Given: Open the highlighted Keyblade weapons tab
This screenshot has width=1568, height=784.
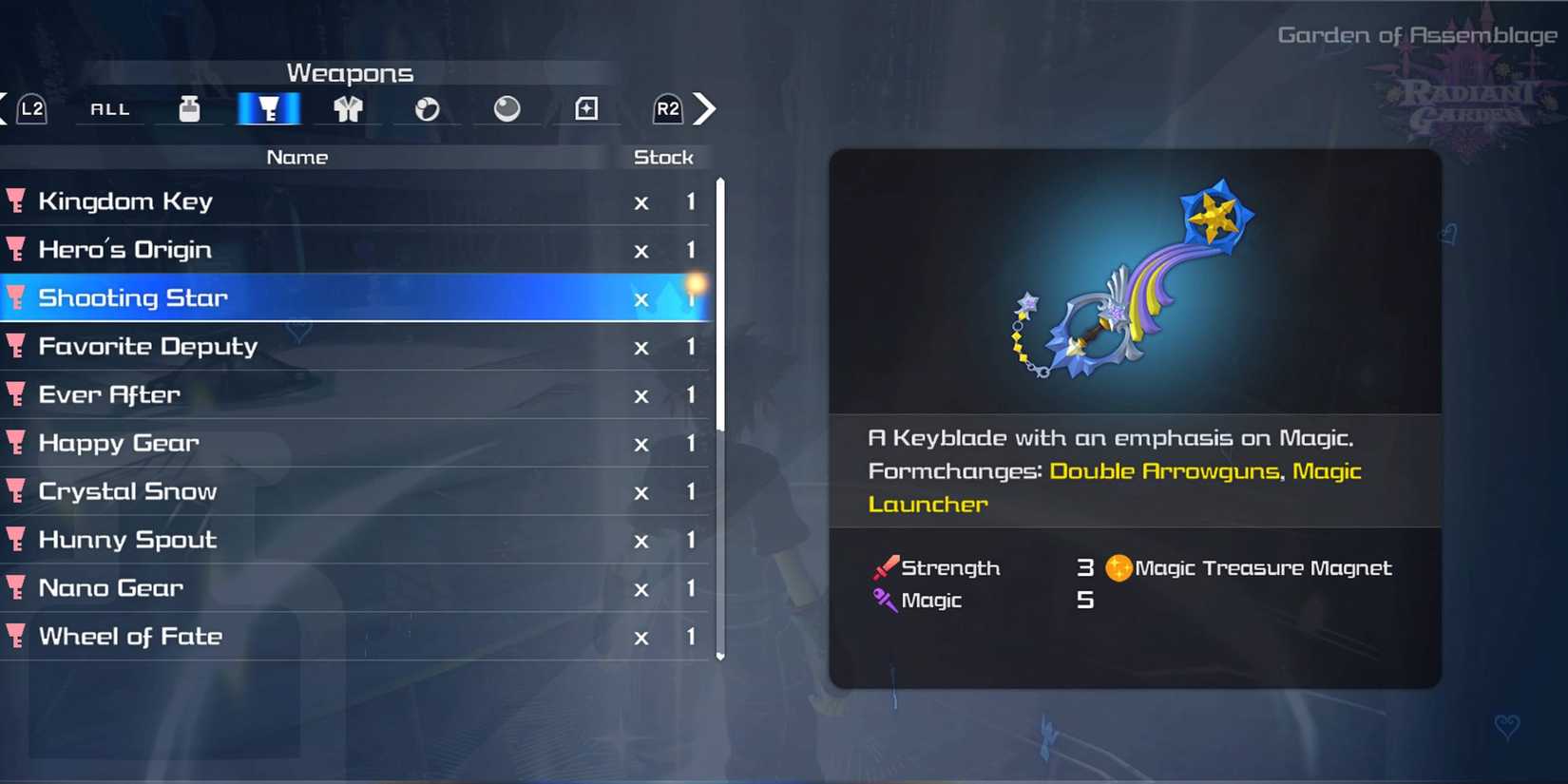Looking at the screenshot, I should coord(269,108).
